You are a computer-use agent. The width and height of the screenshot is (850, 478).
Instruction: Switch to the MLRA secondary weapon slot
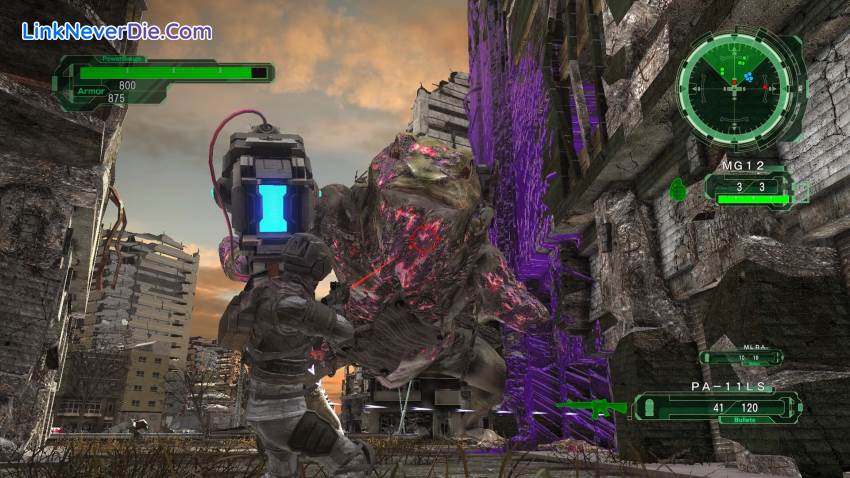741,357
